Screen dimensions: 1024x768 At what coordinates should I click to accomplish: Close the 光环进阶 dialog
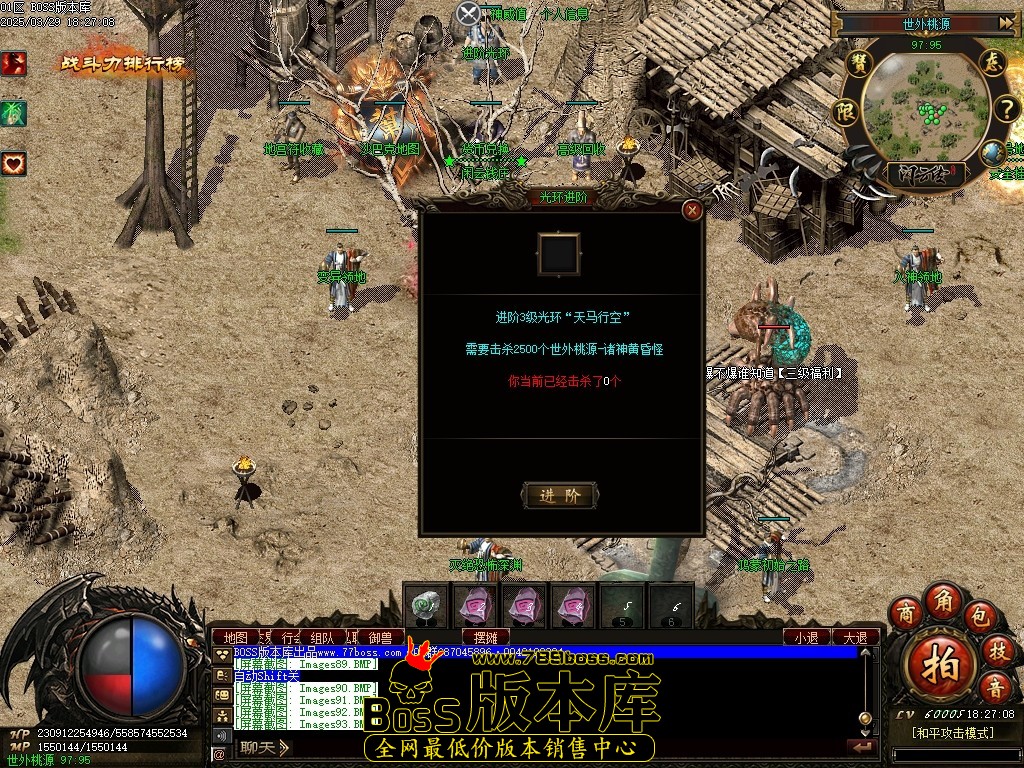(x=691, y=210)
